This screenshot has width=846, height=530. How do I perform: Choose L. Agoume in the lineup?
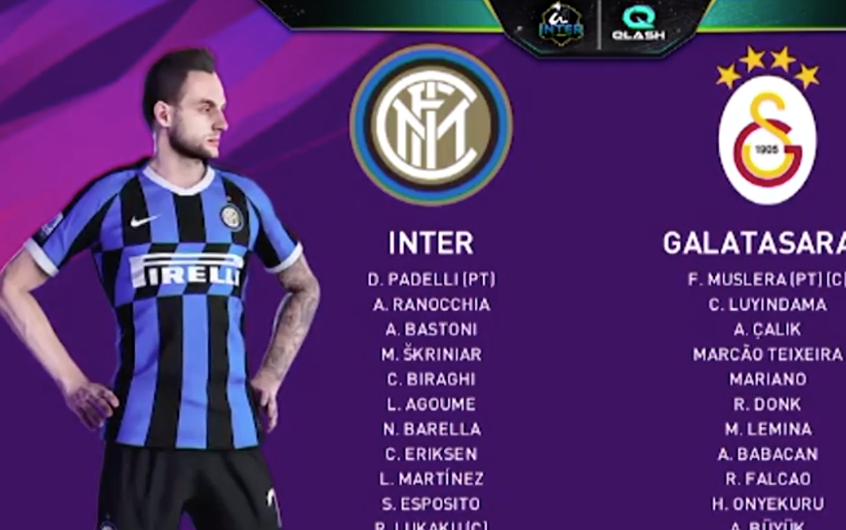tap(431, 404)
